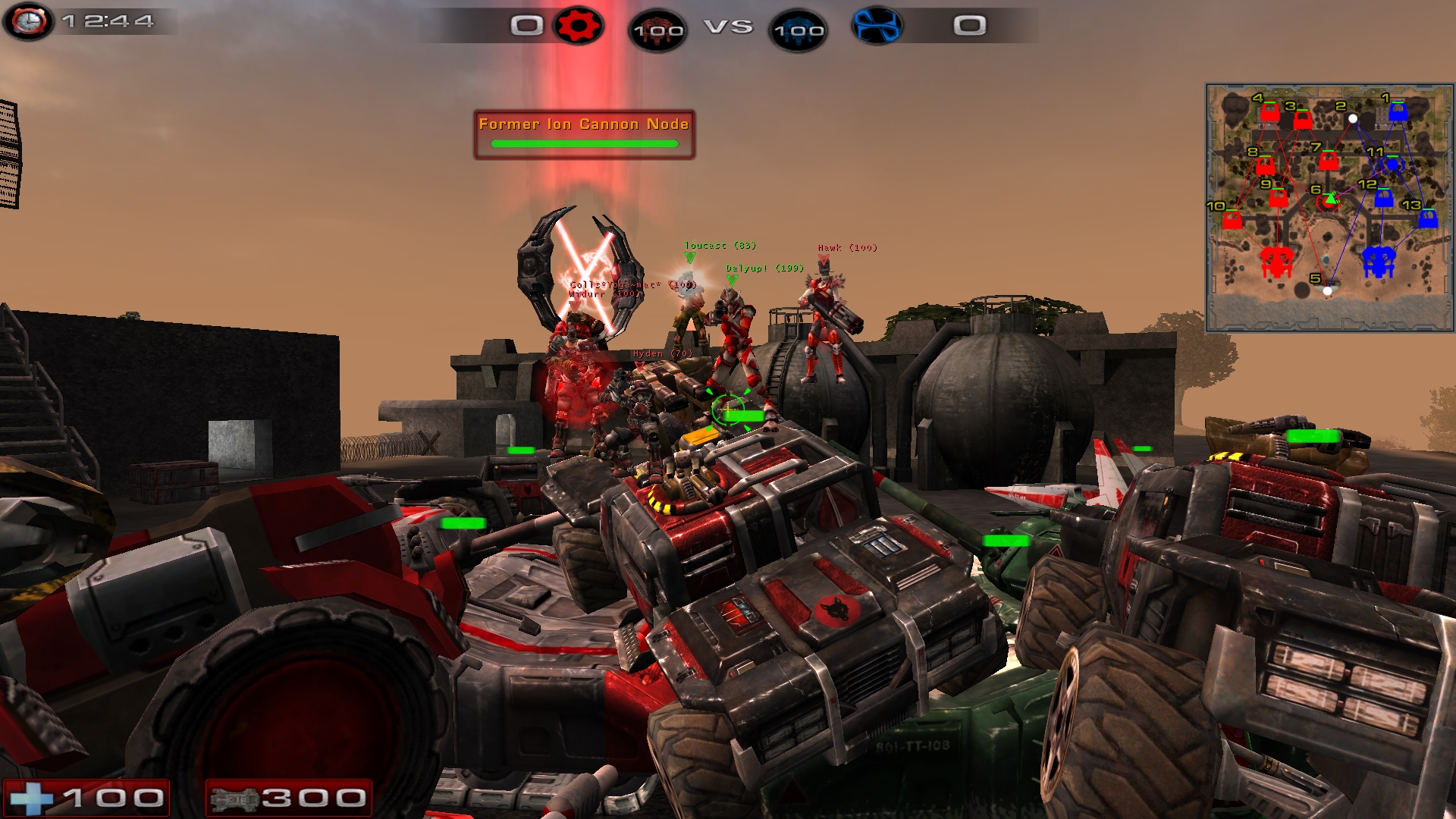Screen dimensions: 1456x819
Task: Select the blue power core on minimap
Action: pyautogui.click(x=1379, y=262)
